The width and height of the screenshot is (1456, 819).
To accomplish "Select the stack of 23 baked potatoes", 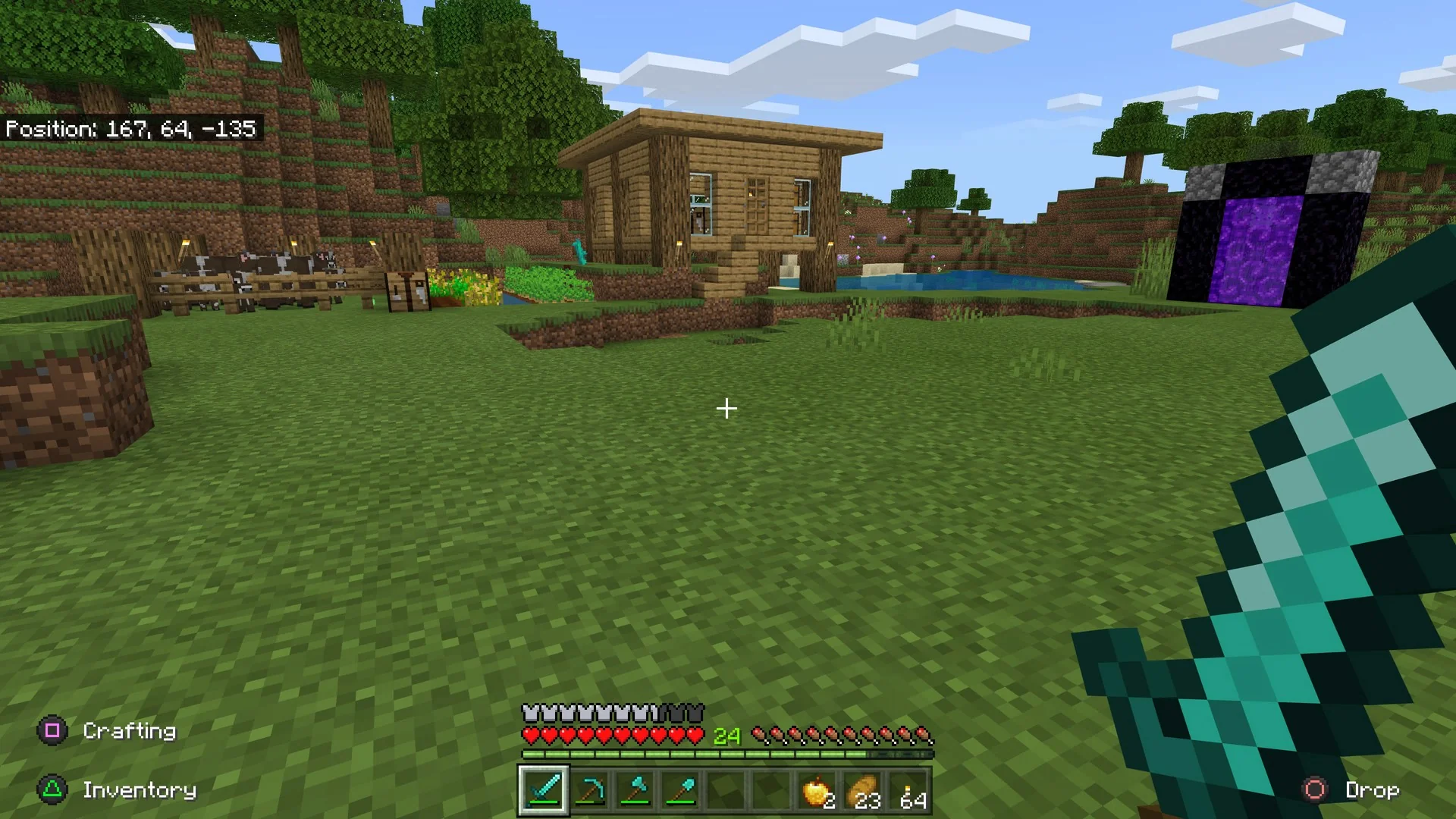I will (x=862, y=791).
